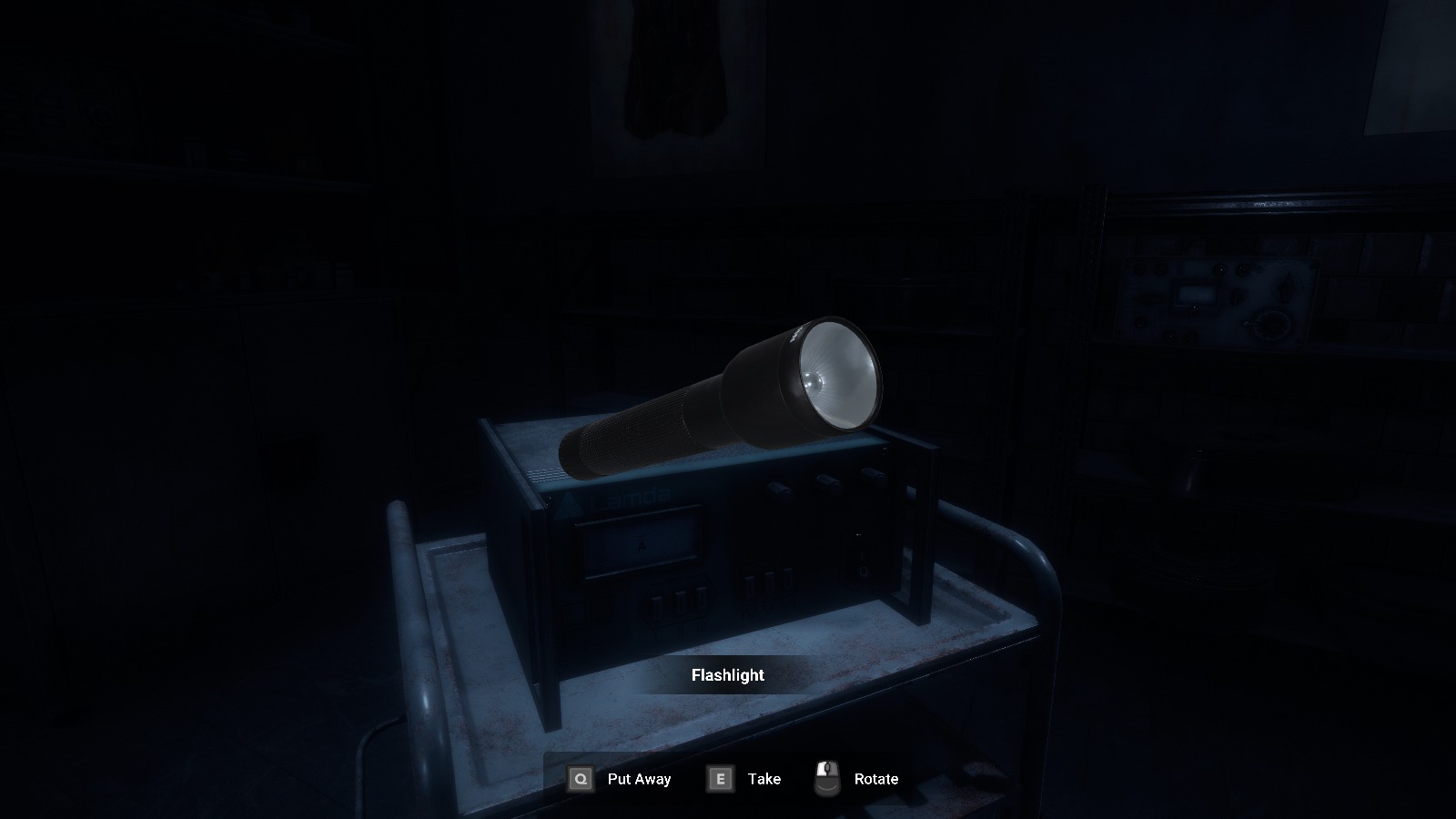Screen dimensions: 1456x819
Task: Turn the rightmost knob on the panel
Action: click(x=872, y=474)
